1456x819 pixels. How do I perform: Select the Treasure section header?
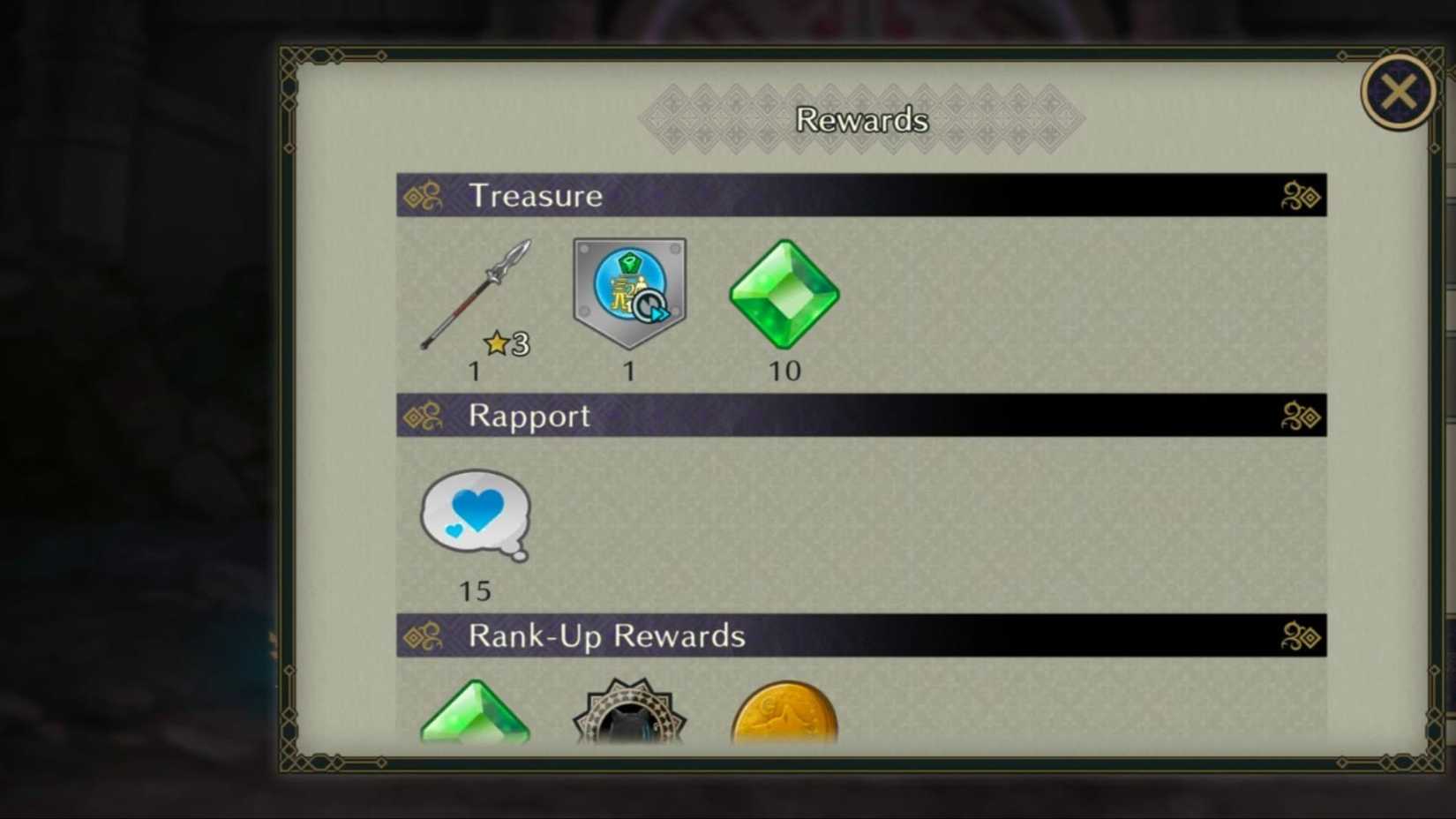click(x=537, y=196)
